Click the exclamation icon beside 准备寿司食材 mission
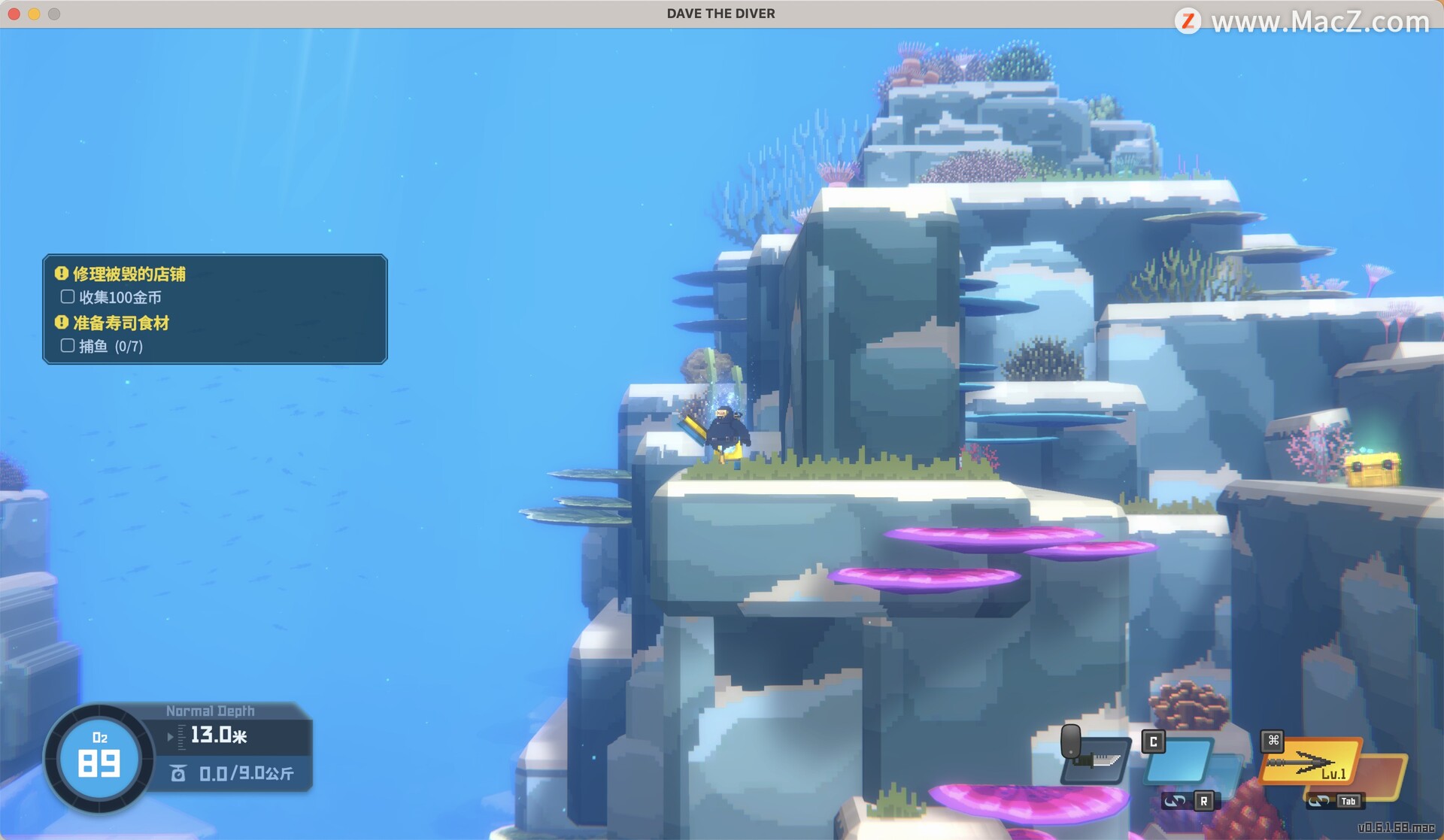This screenshot has width=1444, height=840. click(x=59, y=323)
